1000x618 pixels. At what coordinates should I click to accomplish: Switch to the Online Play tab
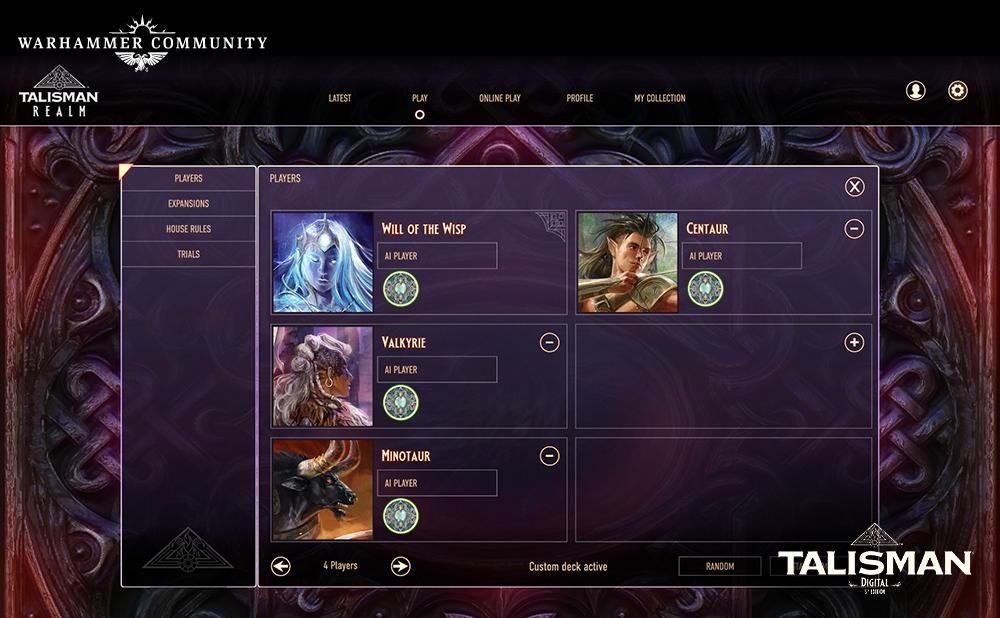(x=499, y=98)
